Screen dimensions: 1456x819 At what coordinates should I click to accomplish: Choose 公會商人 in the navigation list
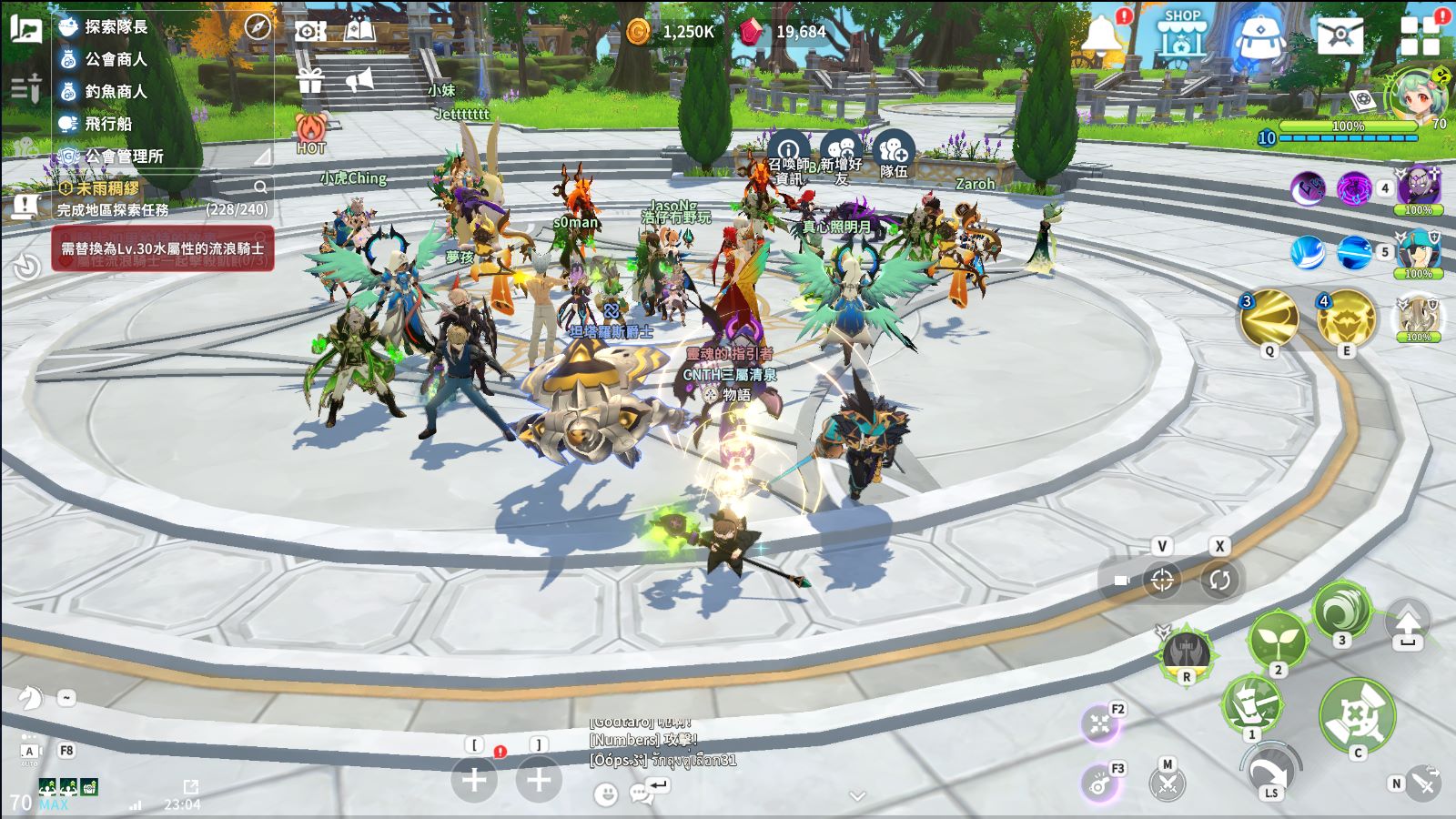tap(116, 59)
